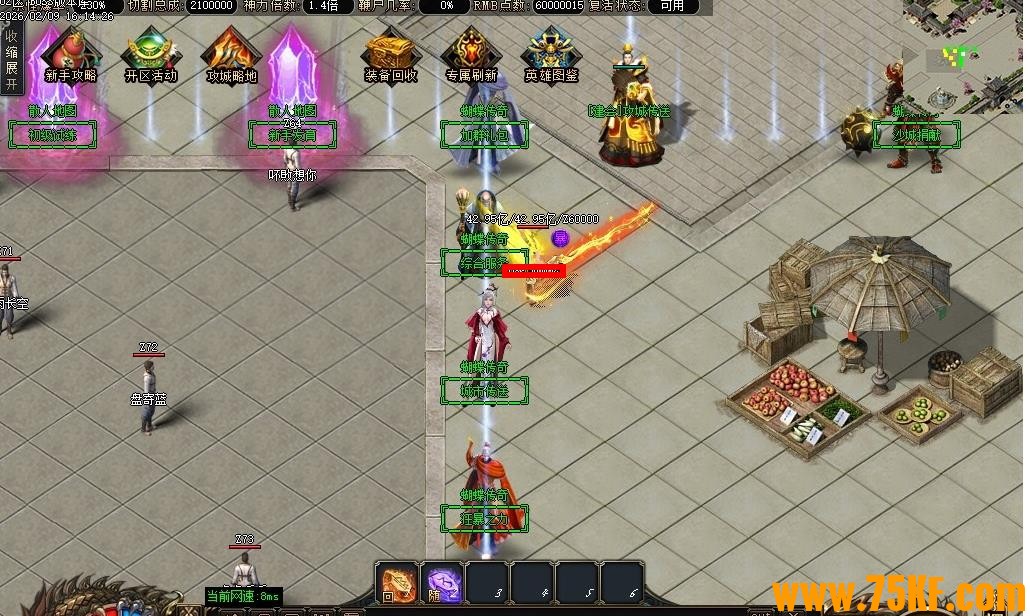
Task: Open the 装备回收 equipment recycle chest
Action: click(391, 56)
